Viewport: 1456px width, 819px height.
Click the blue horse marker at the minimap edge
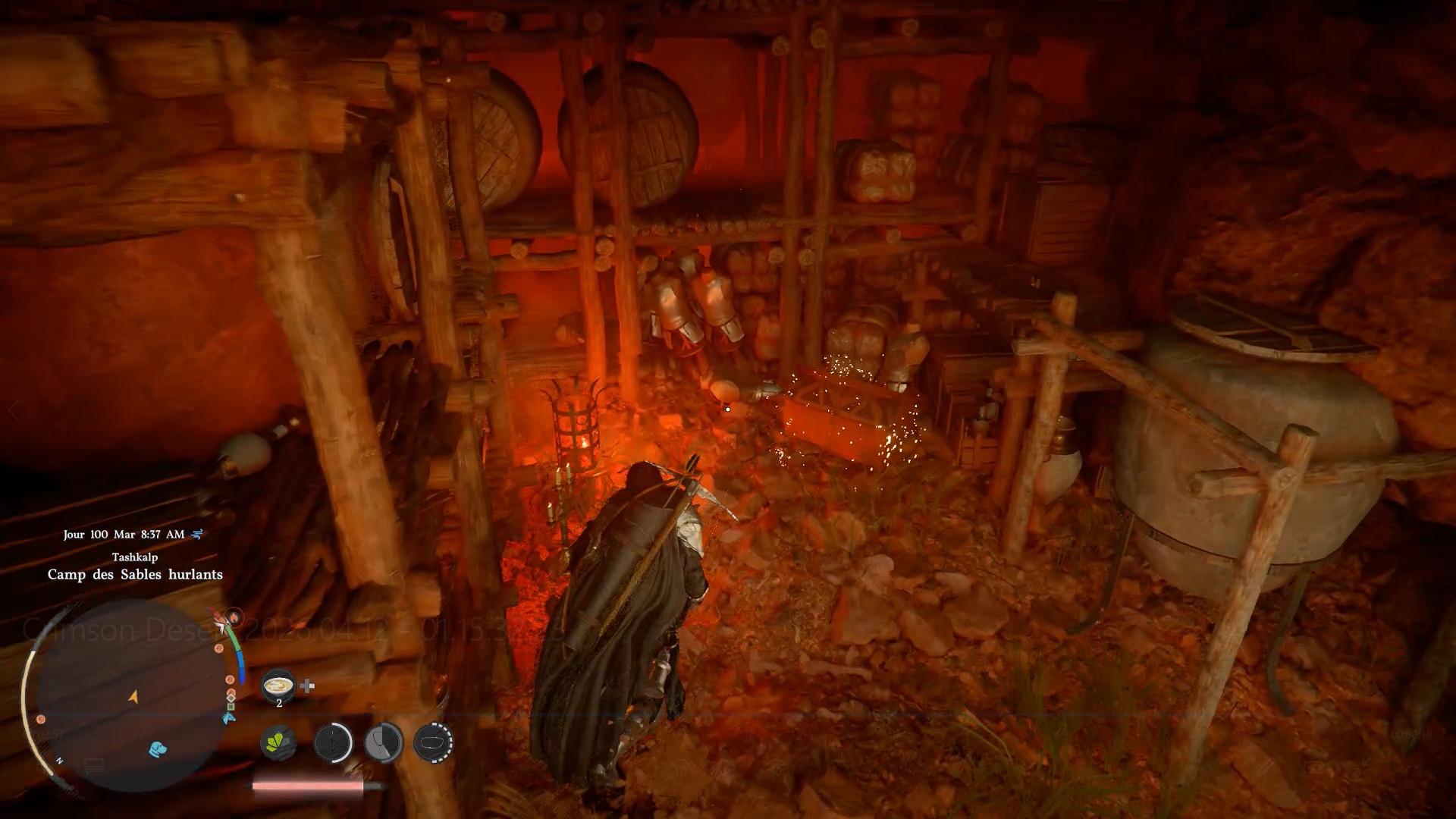tap(228, 717)
